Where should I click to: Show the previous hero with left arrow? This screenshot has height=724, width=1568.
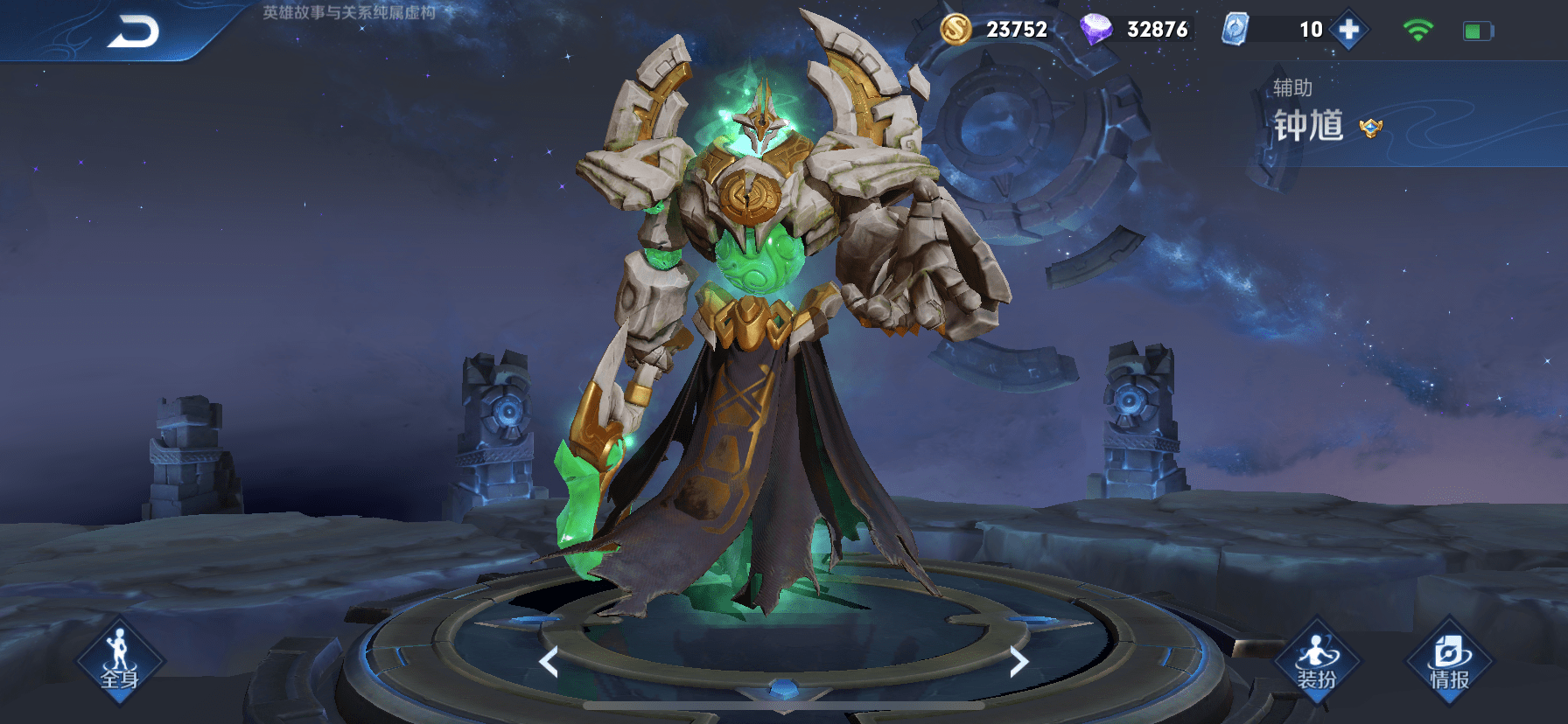tap(549, 662)
